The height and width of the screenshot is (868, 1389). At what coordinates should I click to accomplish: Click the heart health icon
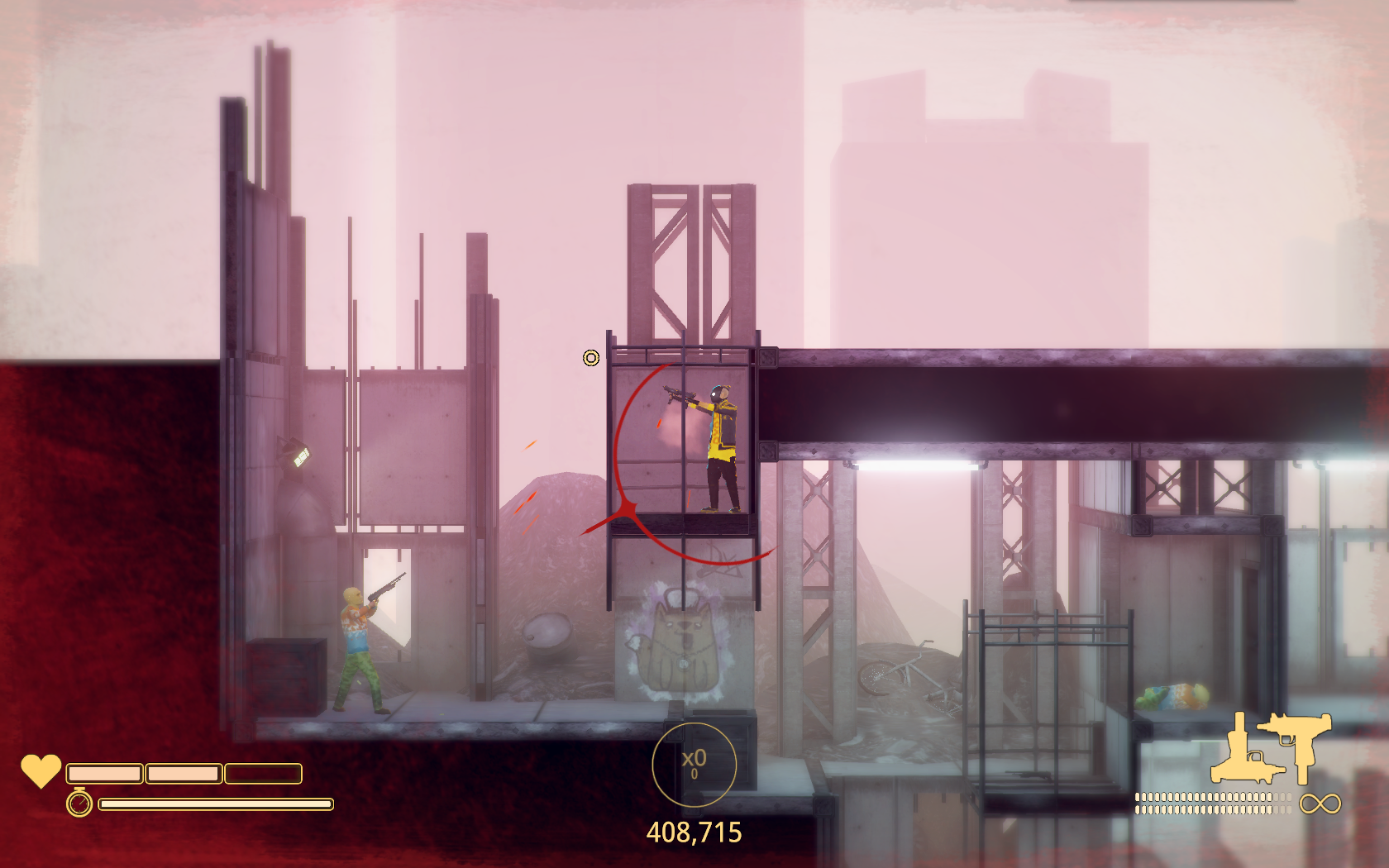pyautogui.click(x=41, y=770)
